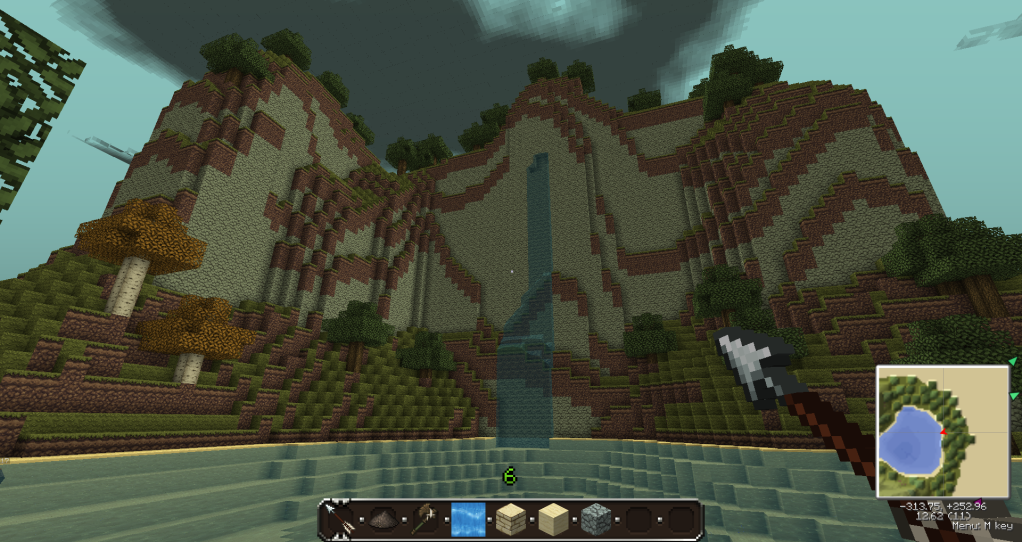This screenshot has height=542, width=1022.
Task: Choose the gravel pile hotbar slot
Action: [x=383, y=520]
